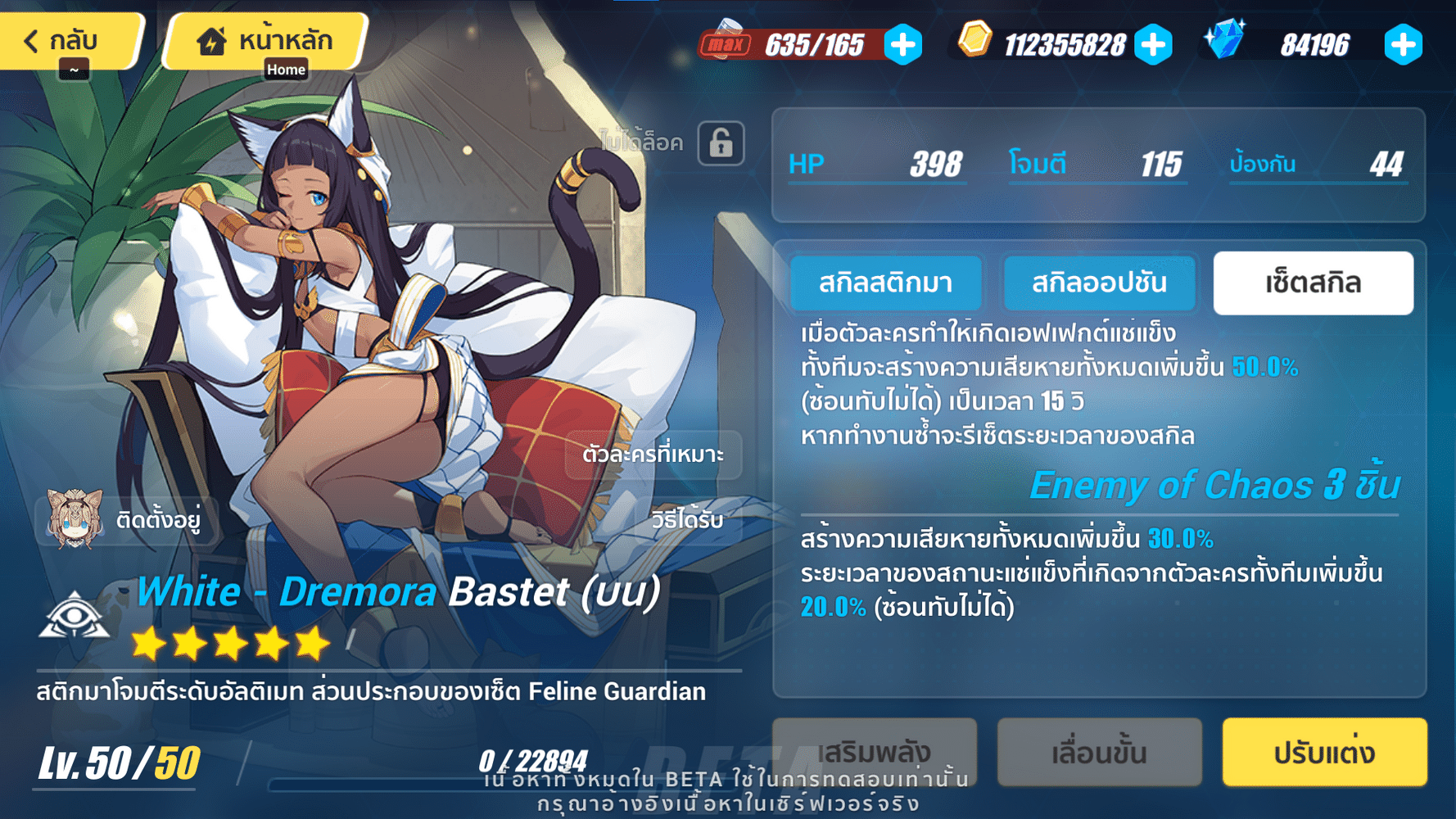Screen dimensions: 1456x819
Task: Click the crystal currency icon
Action: 1223,40
